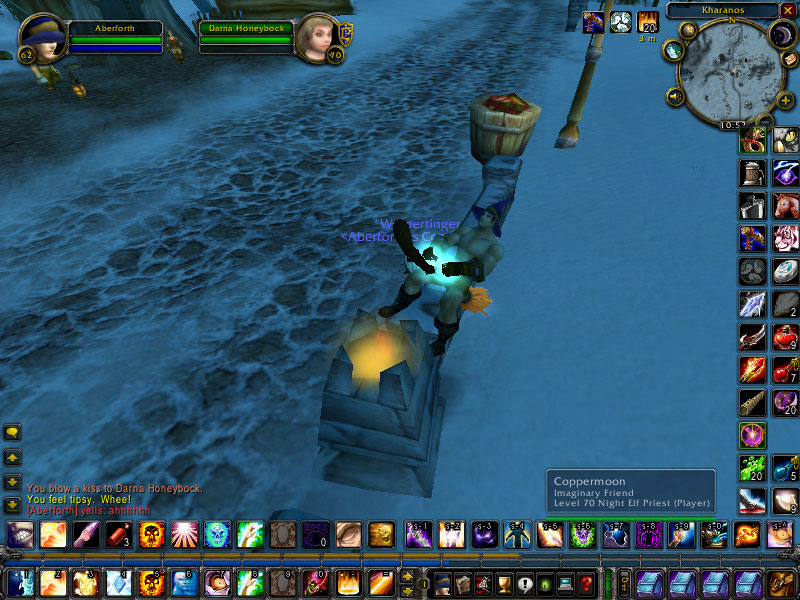800x600 pixels.
Task: Use the red dynamite stick item
Action: coord(119,535)
